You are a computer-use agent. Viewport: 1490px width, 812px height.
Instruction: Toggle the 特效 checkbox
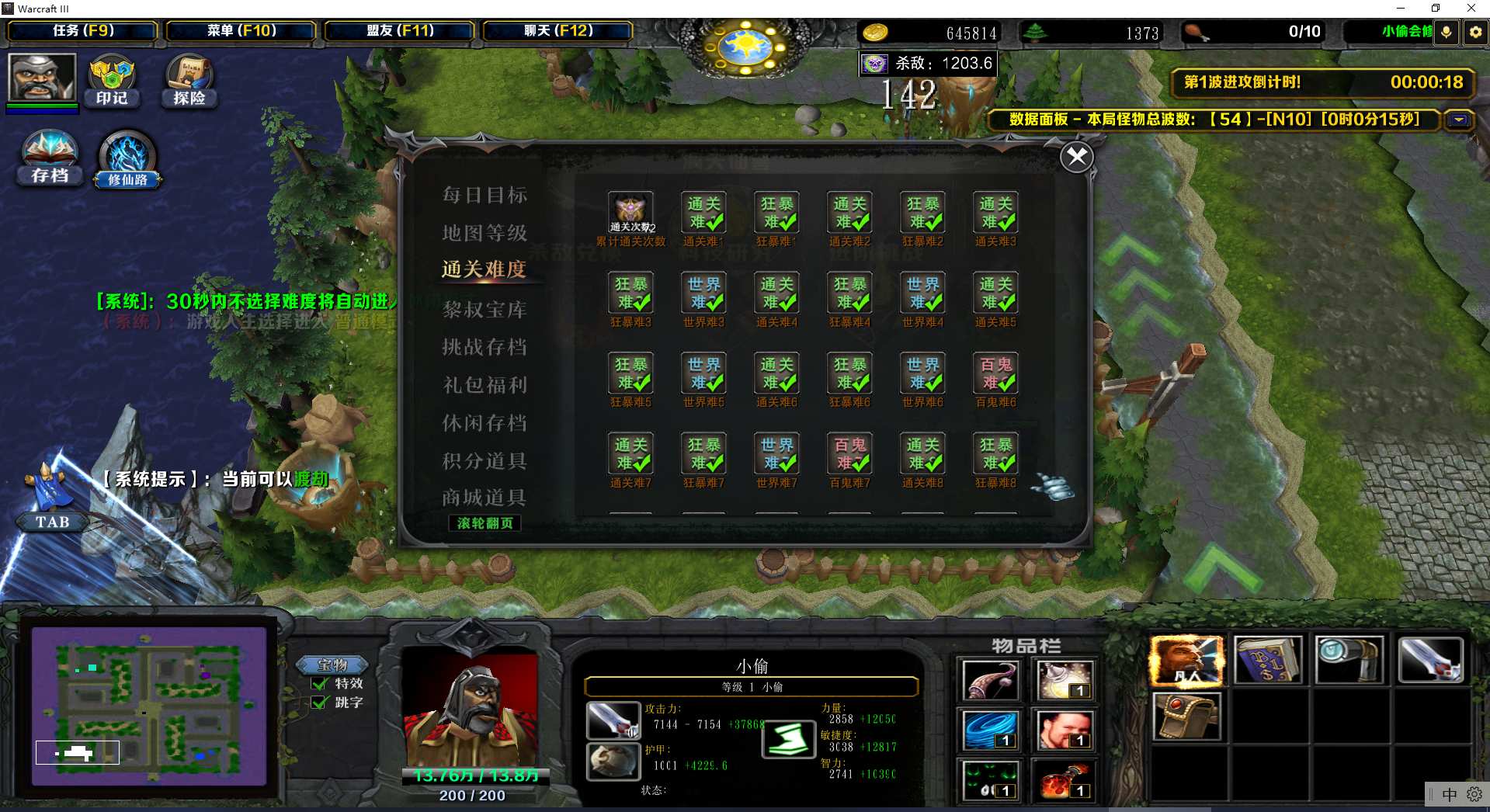tap(319, 684)
